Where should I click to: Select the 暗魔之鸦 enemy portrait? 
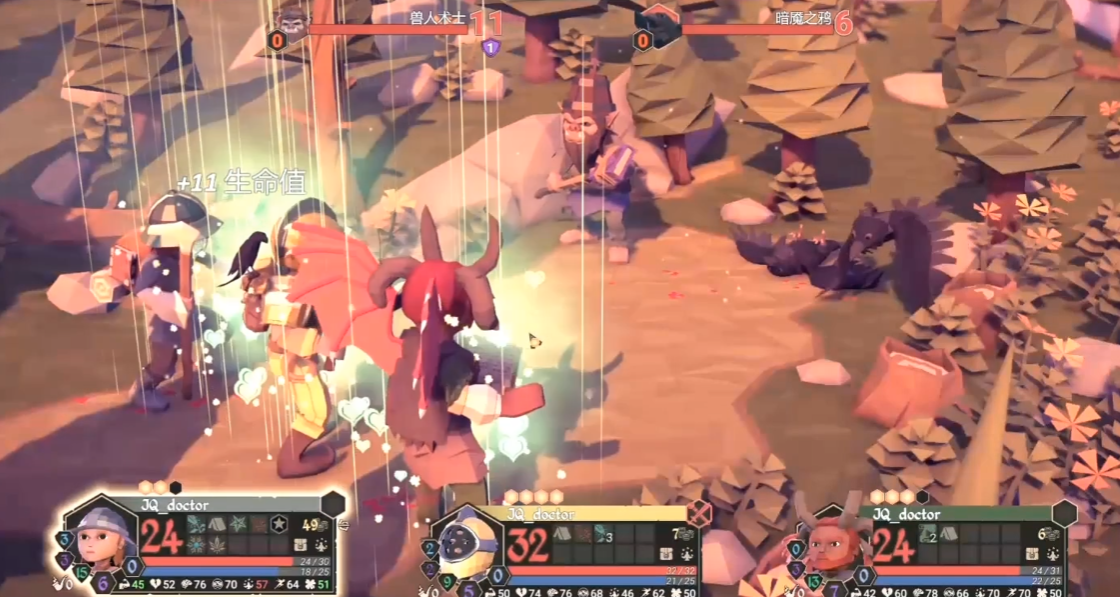[658, 22]
